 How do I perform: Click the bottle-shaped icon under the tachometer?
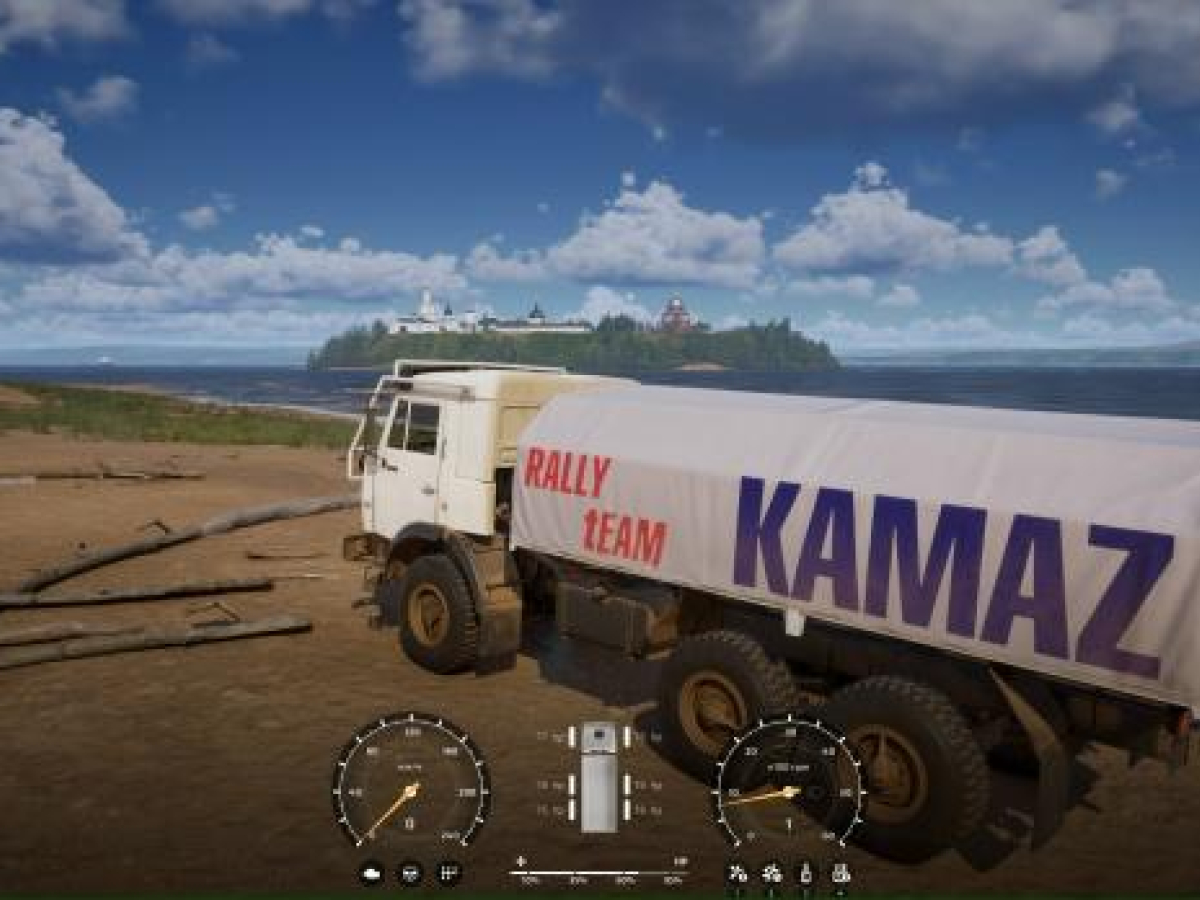[x=806, y=873]
